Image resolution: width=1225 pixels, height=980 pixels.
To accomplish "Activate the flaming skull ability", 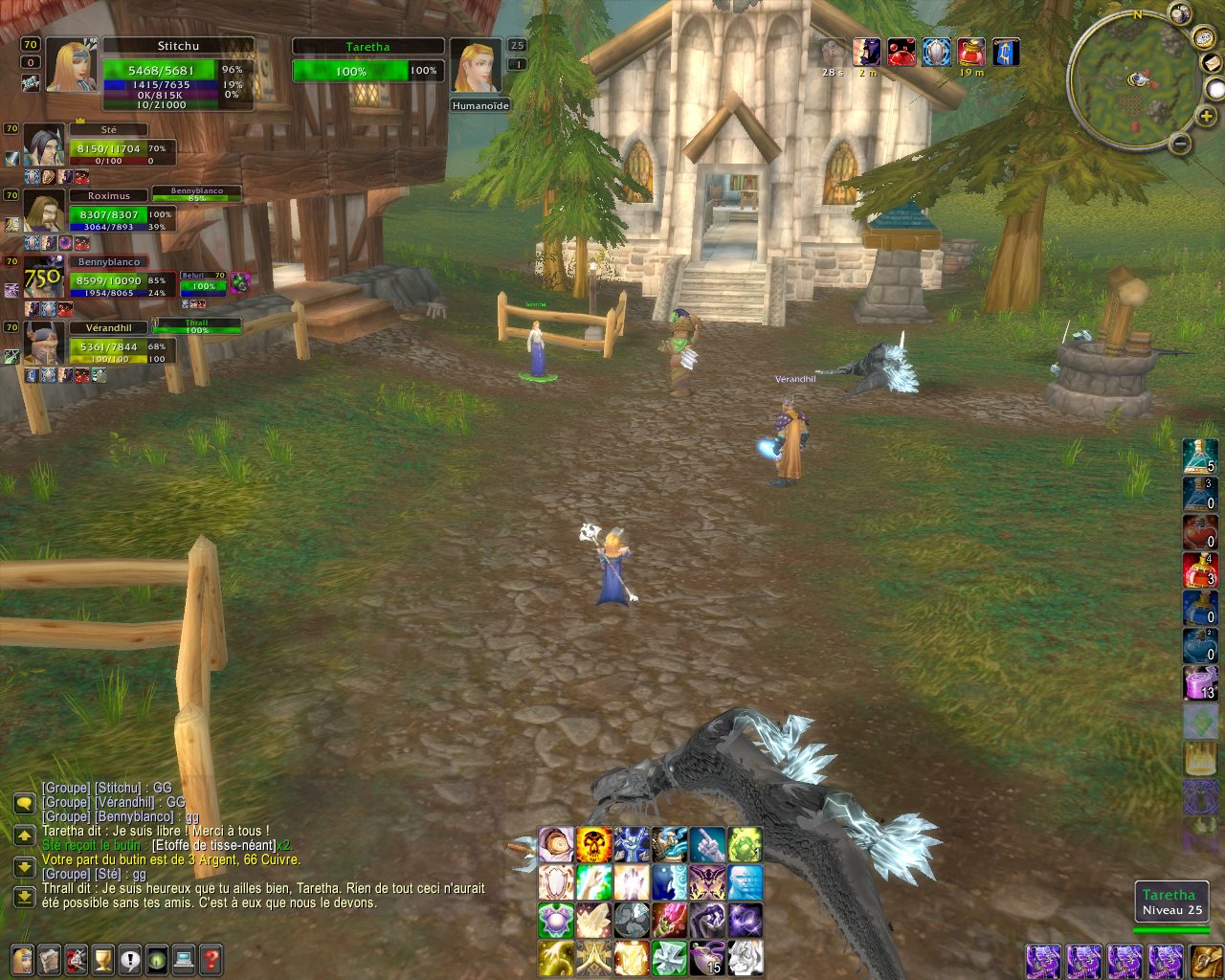I will click(593, 845).
